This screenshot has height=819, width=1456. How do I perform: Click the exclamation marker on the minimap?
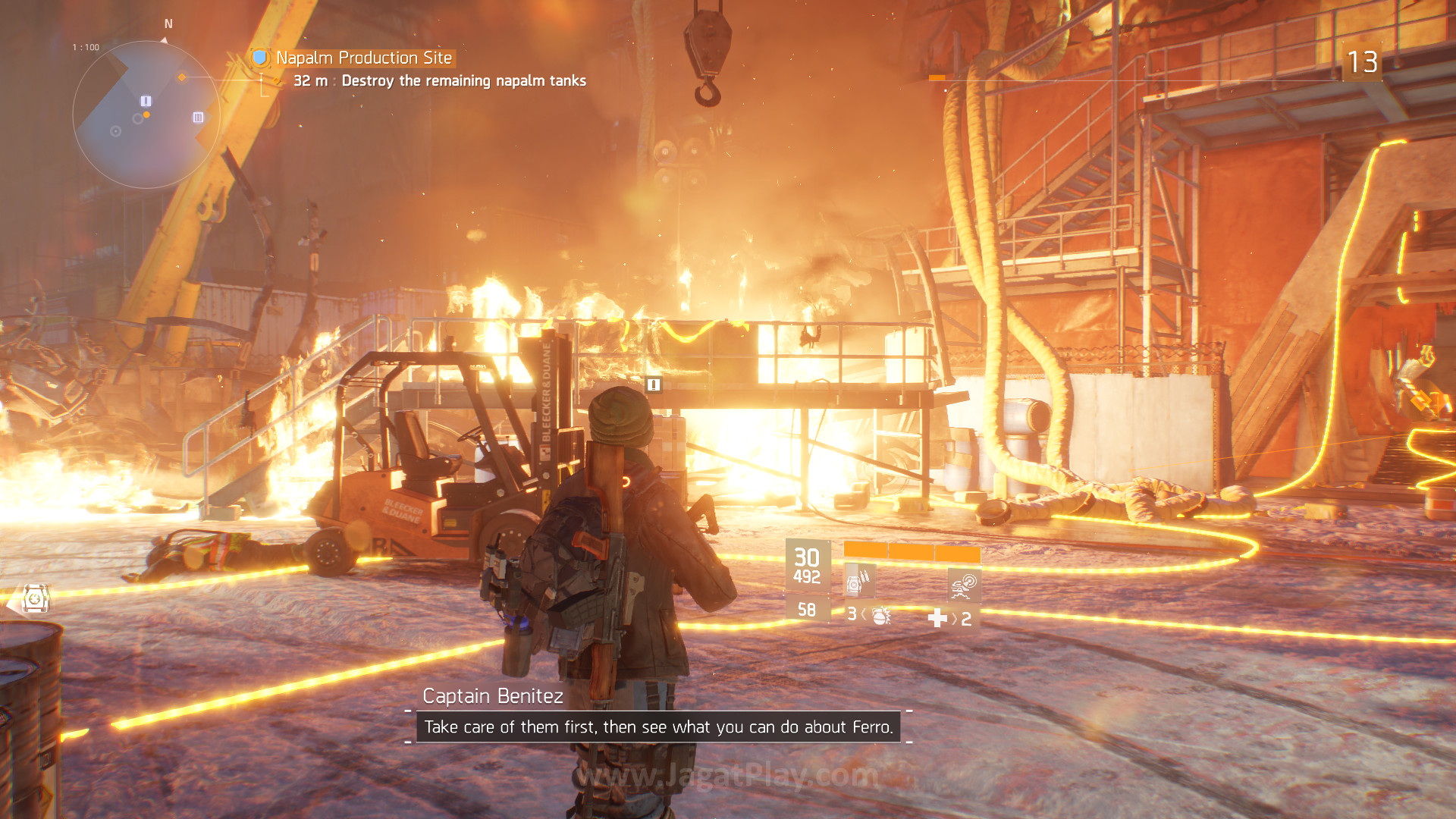tap(146, 101)
